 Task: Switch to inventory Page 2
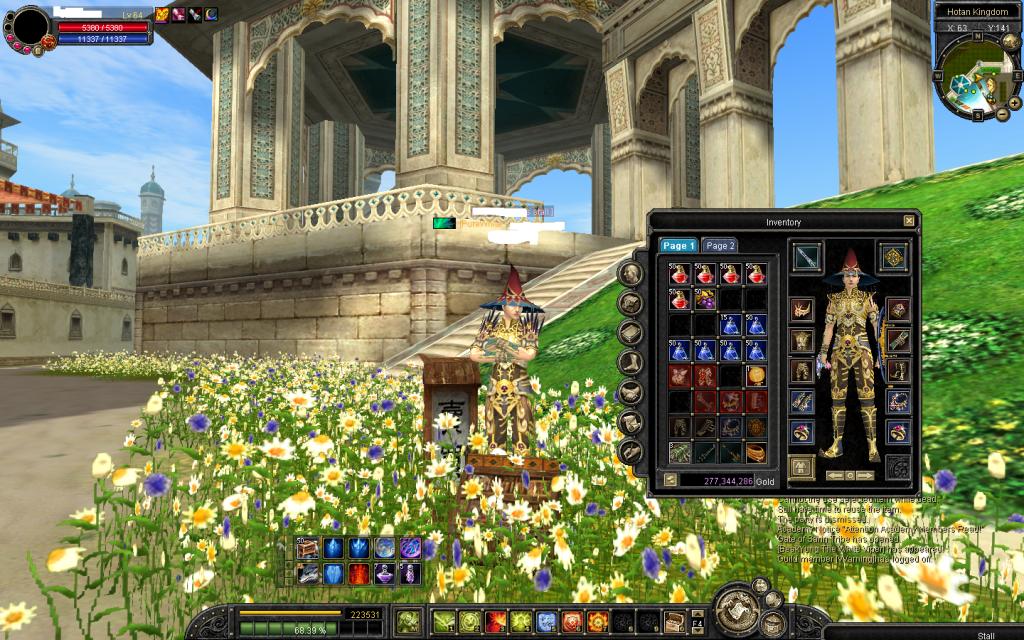pyautogui.click(x=719, y=245)
